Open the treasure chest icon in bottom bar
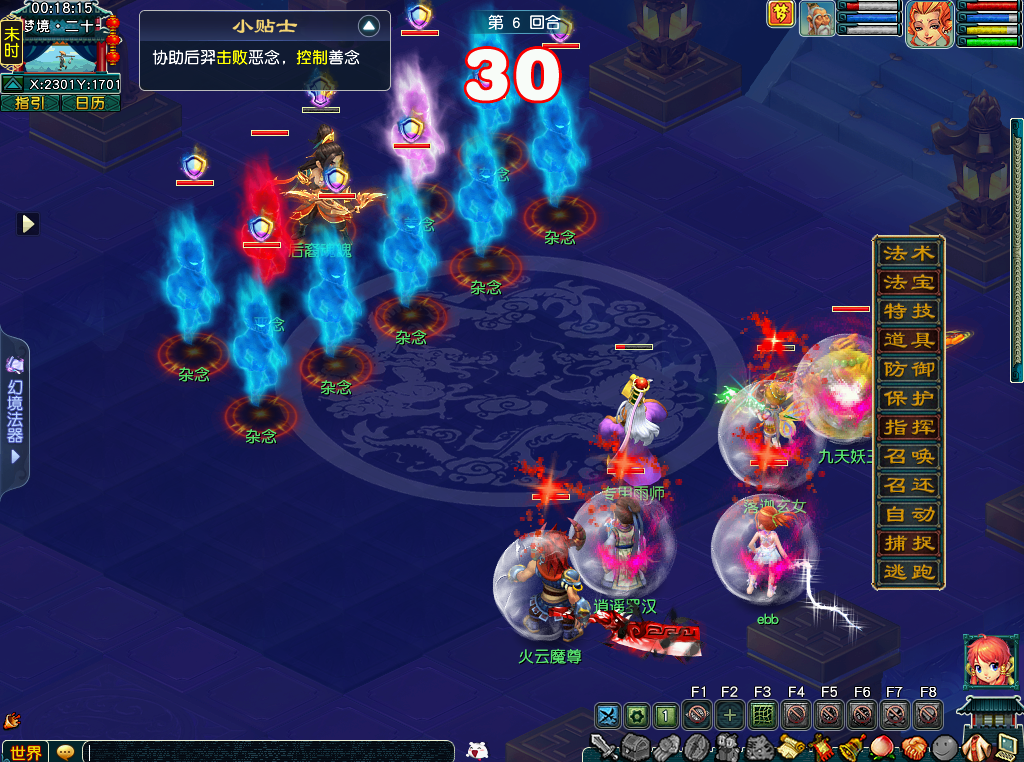The image size is (1024, 762). point(636,747)
